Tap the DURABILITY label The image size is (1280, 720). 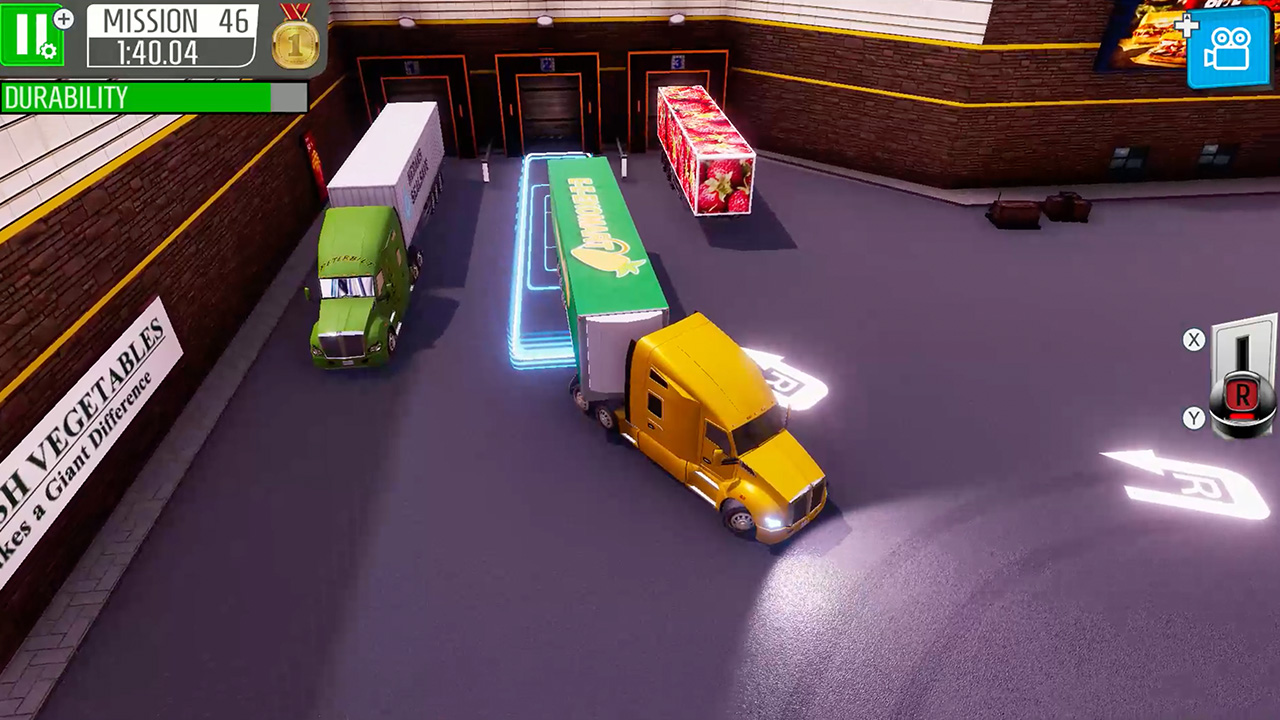(x=65, y=98)
